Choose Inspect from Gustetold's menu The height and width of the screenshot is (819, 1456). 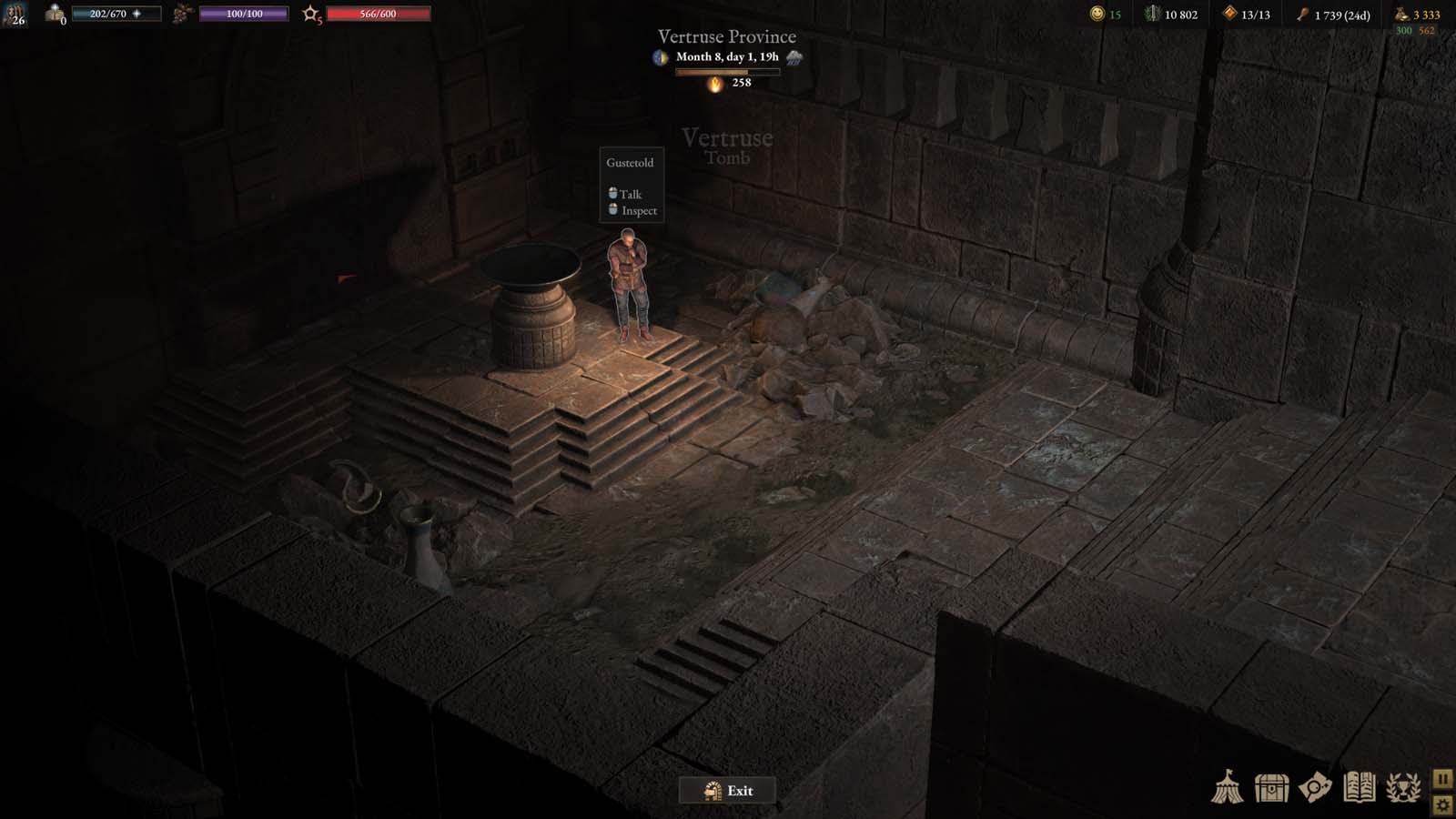coord(635,210)
